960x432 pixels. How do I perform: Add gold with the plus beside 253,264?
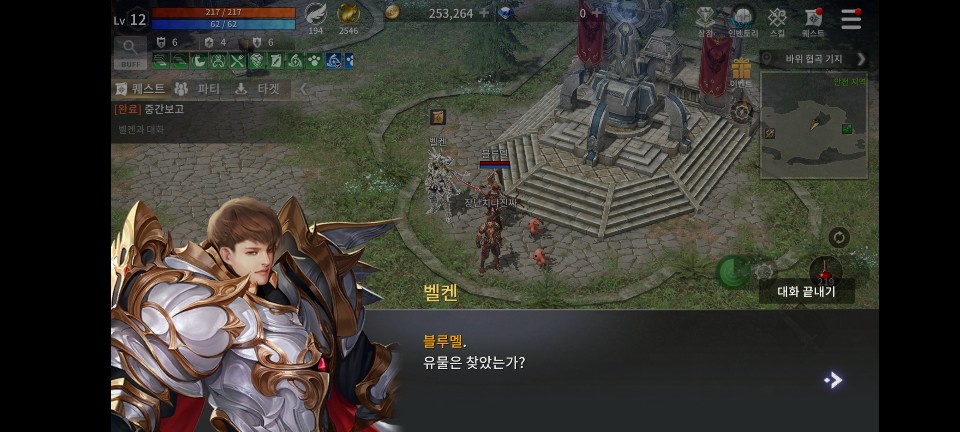pyautogui.click(x=484, y=13)
